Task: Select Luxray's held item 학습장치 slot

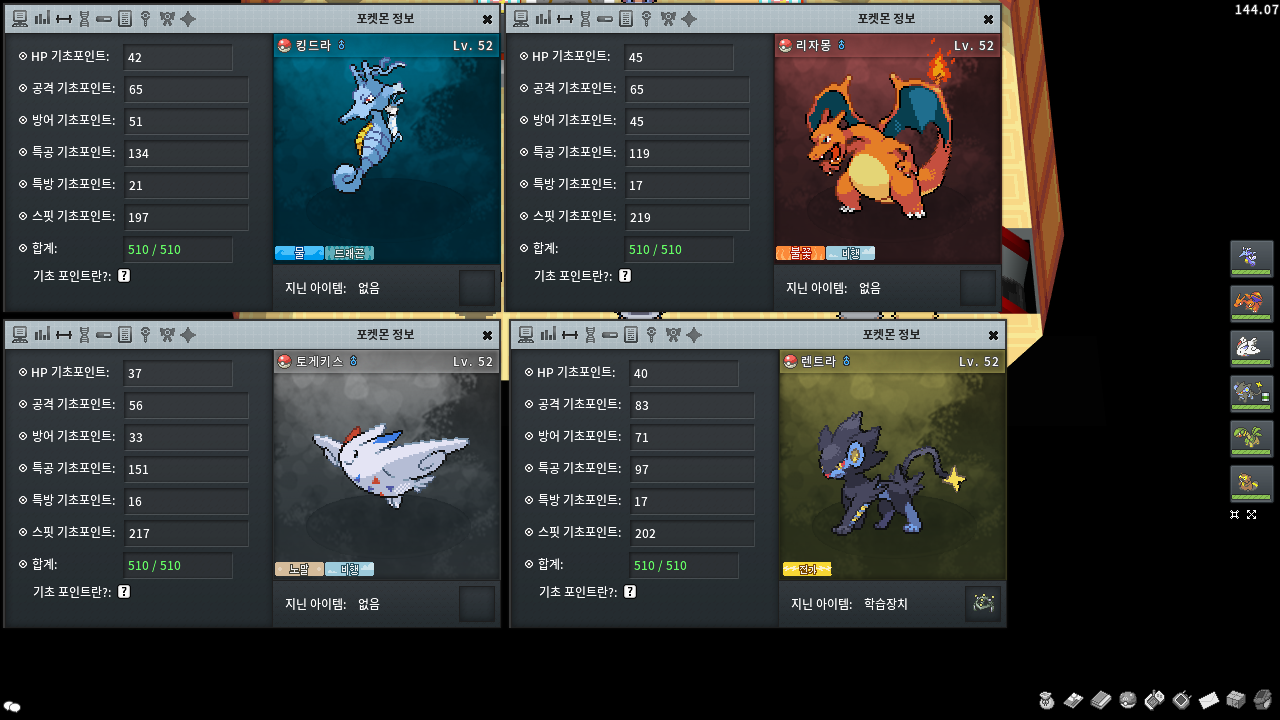Action: point(983,604)
